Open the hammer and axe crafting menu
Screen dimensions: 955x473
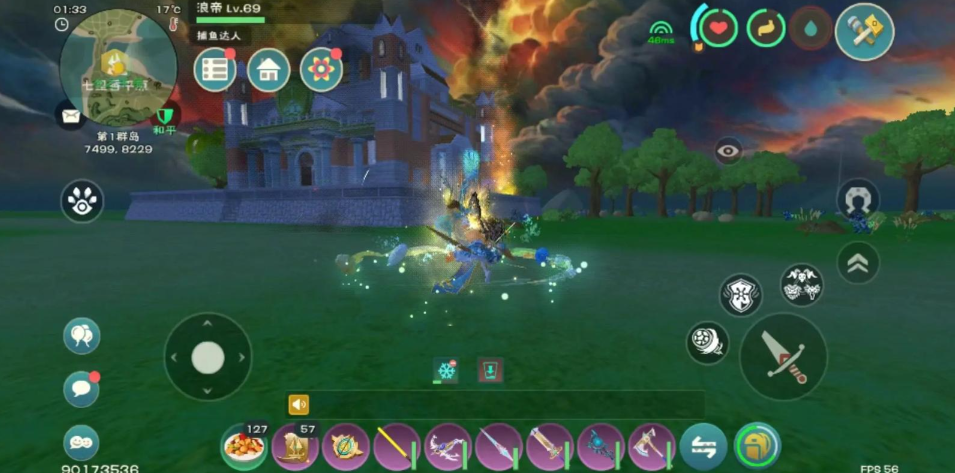(863, 31)
